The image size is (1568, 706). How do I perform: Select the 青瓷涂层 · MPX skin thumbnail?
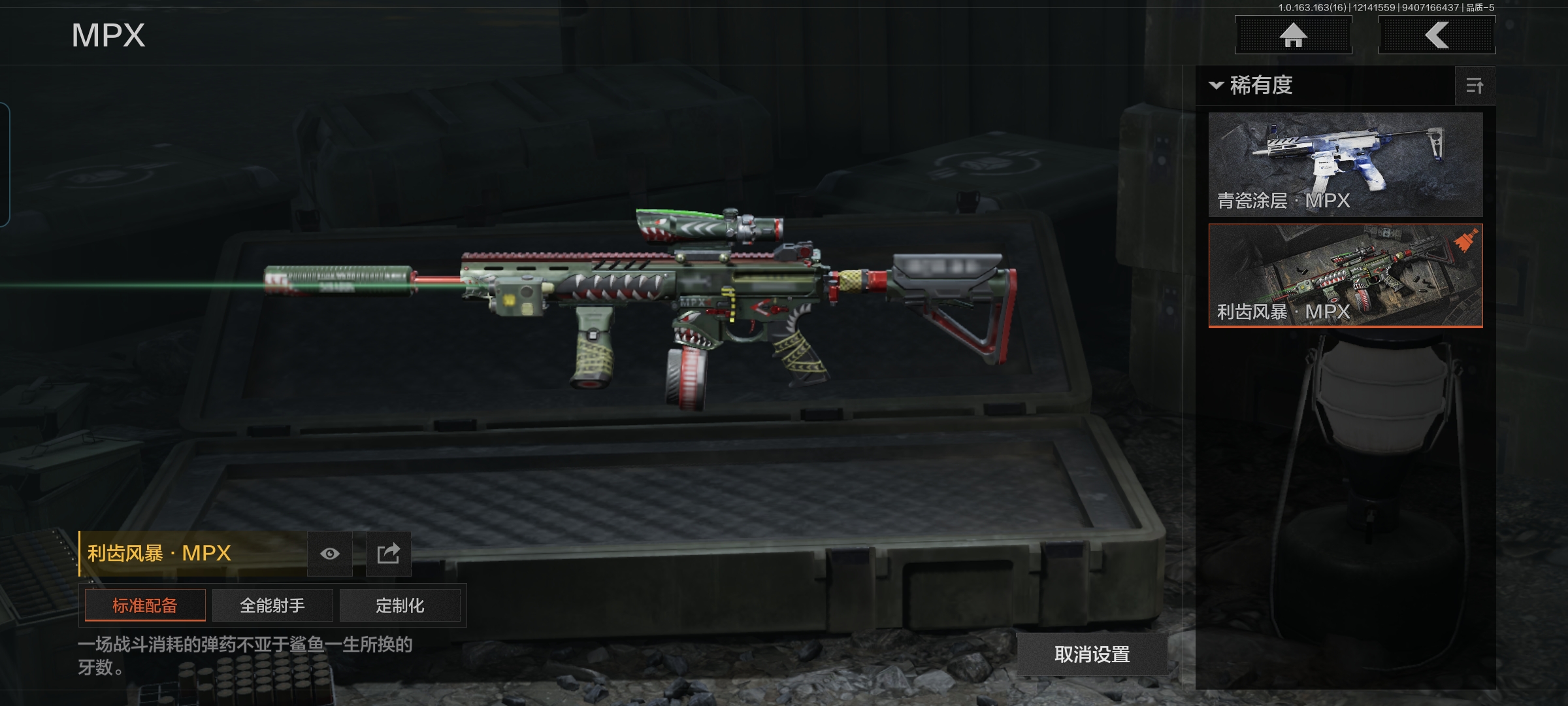[x=1345, y=164]
